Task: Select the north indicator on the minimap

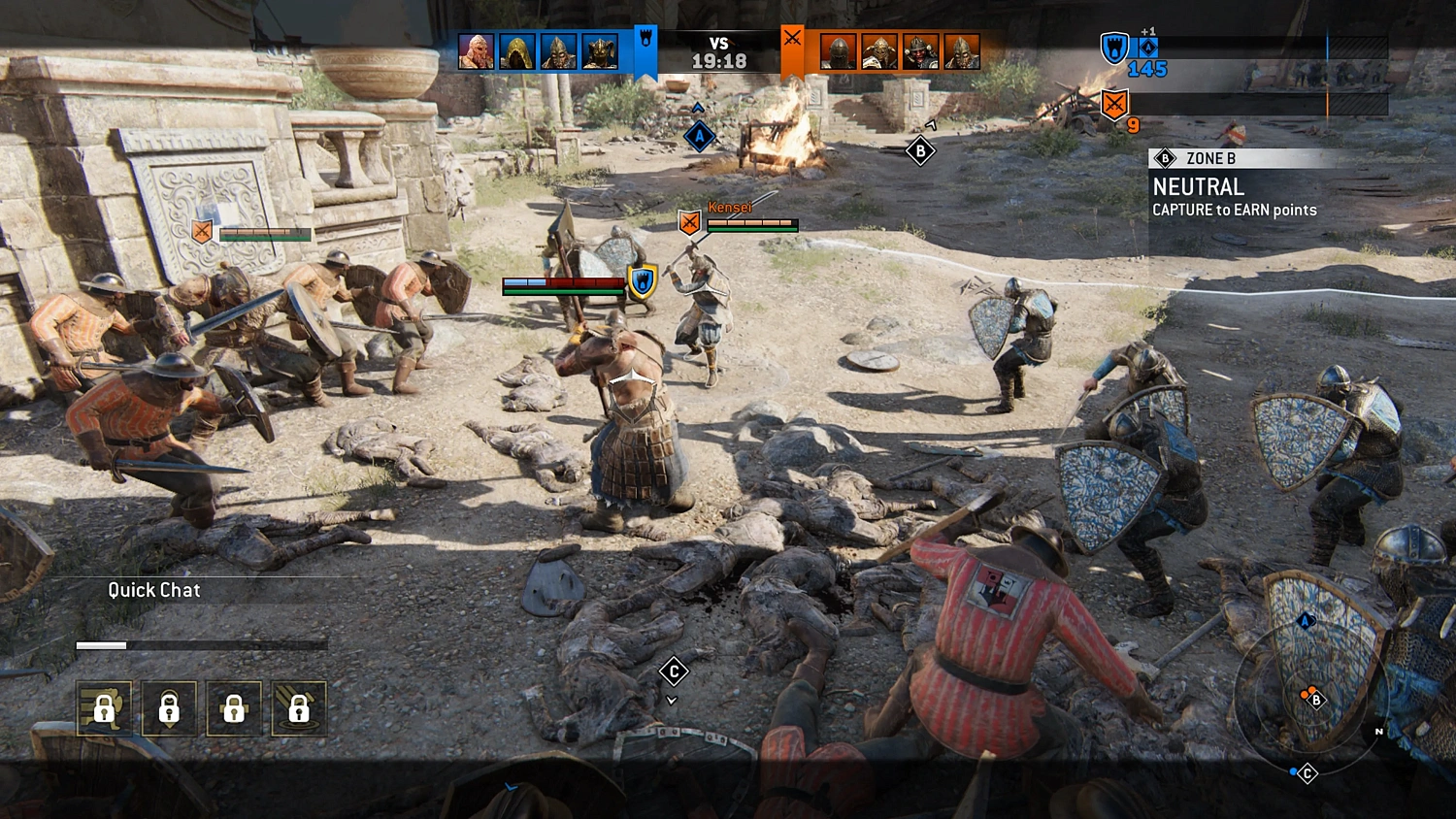Action: coord(1378,731)
